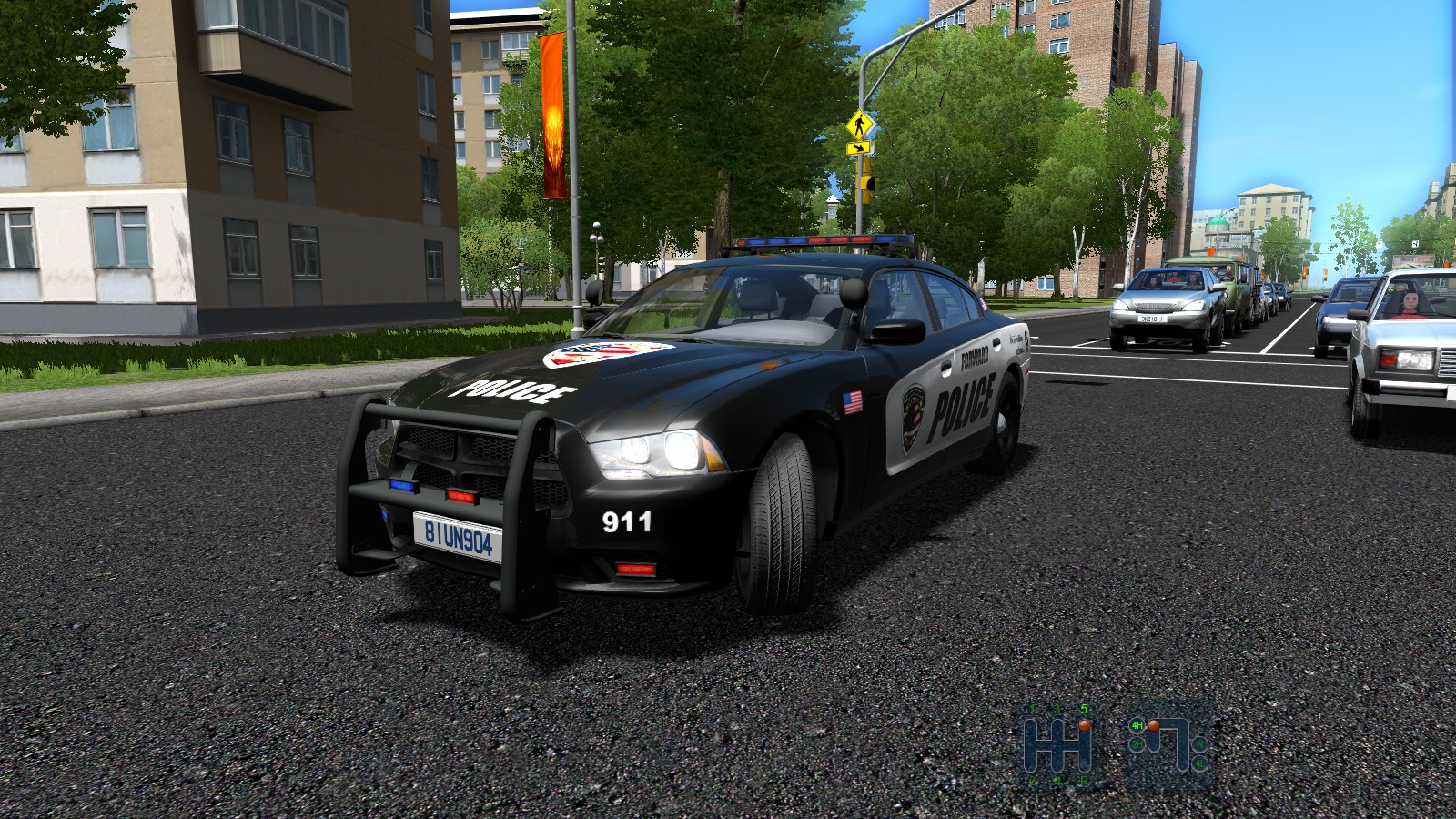
Task: Click the red knob indicator on gear 5
Action: (1084, 726)
